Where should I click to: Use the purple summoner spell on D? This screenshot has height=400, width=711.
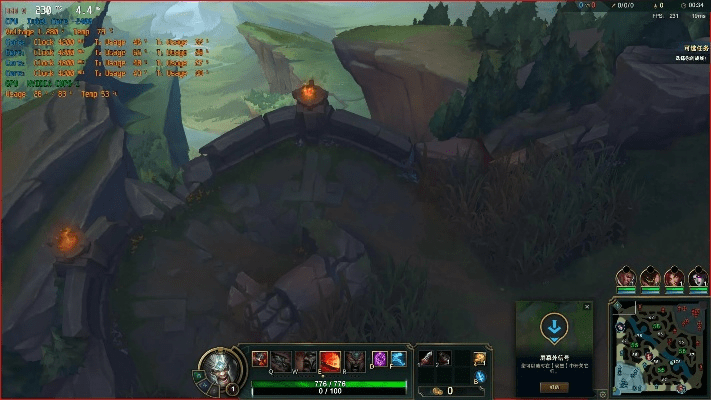click(379, 359)
